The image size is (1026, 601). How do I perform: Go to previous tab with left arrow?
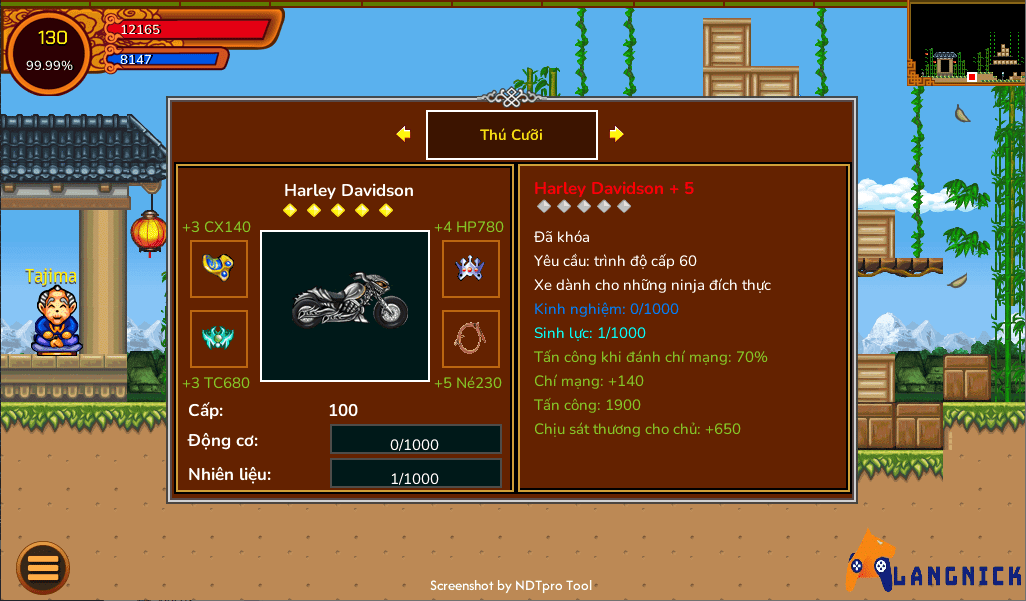click(403, 134)
